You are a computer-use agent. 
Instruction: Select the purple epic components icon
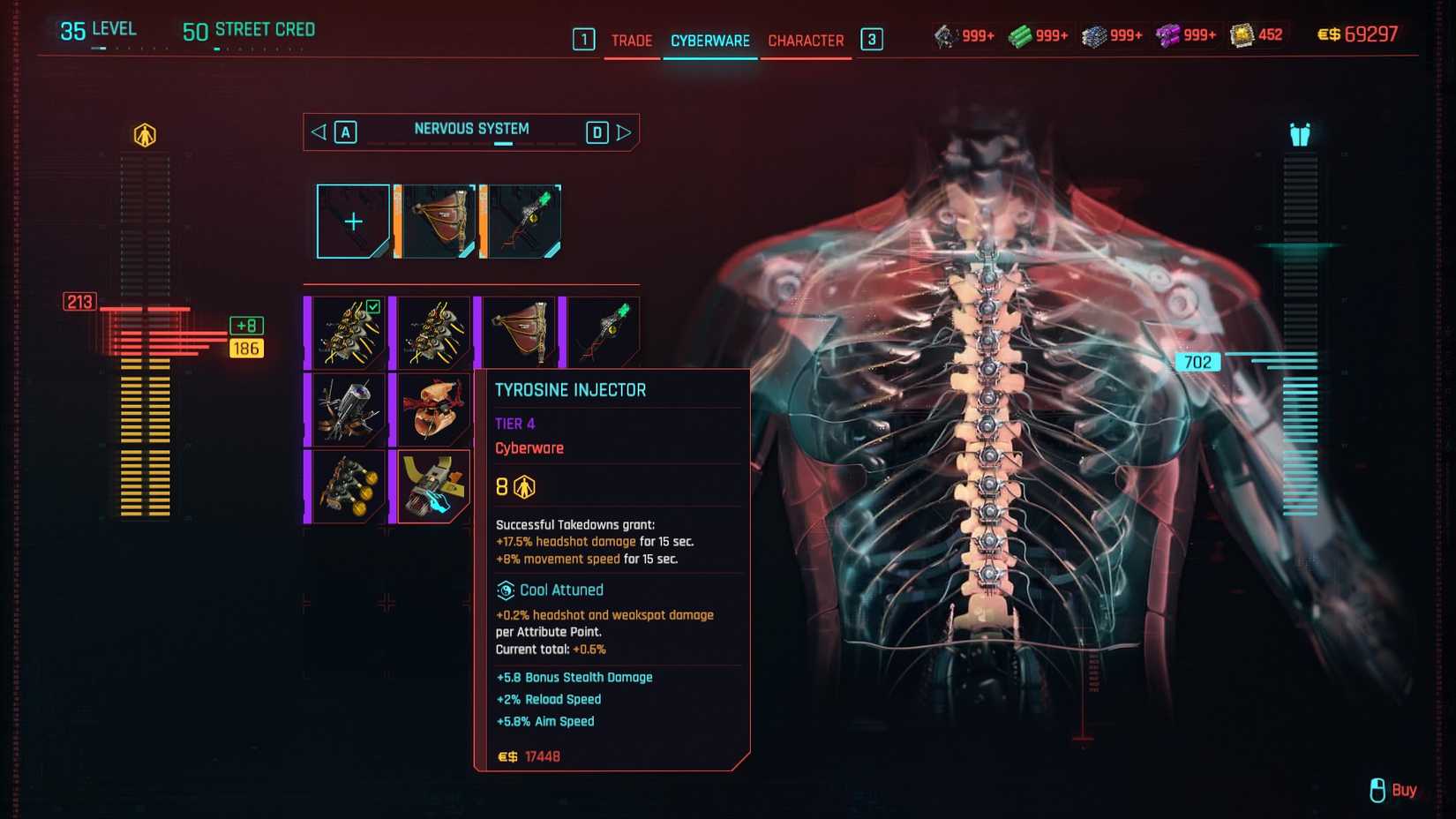(x=1167, y=34)
